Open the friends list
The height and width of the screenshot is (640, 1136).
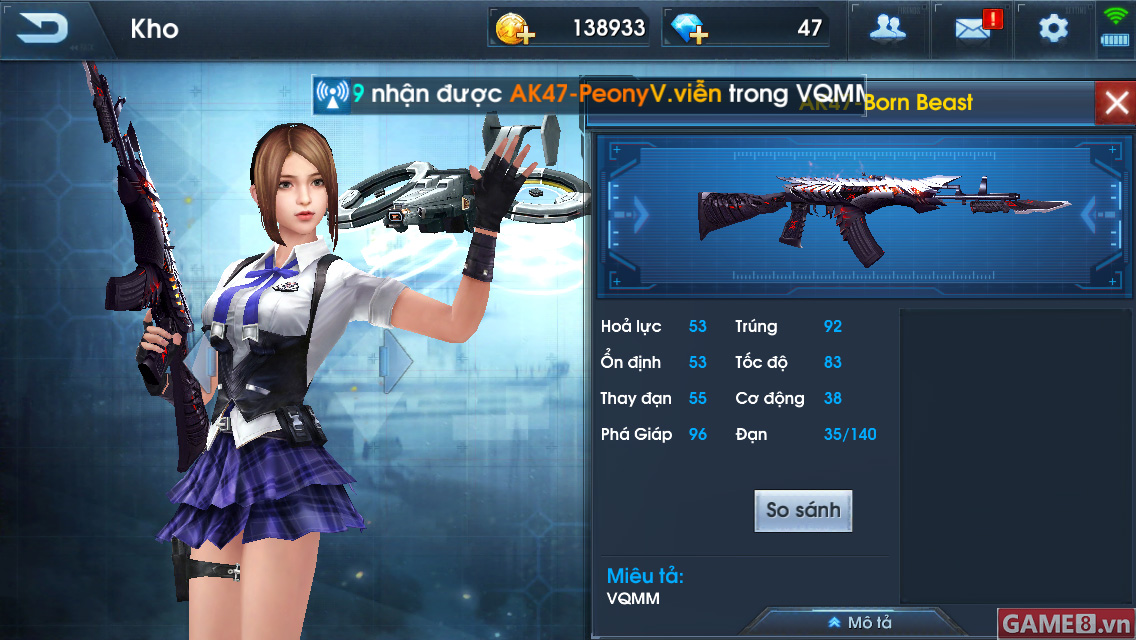(x=887, y=28)
